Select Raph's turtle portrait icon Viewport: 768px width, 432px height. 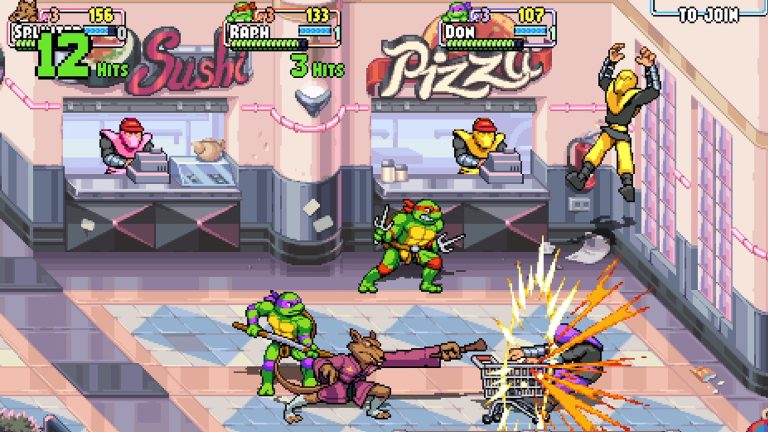238,13
